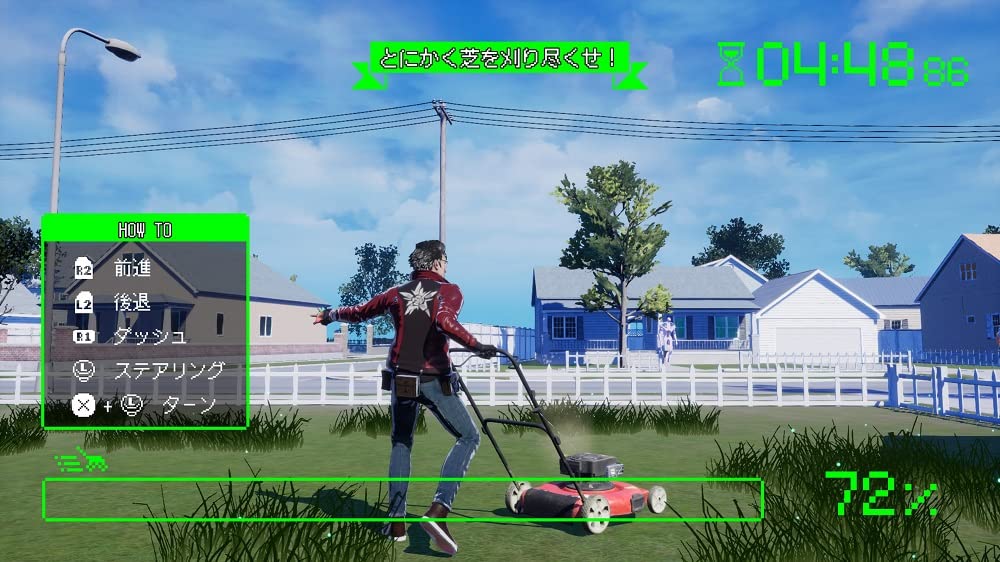Click the green objective banner with Japanese text
The width and height of the screenshot is (1000, 562).
pos(499,58)
